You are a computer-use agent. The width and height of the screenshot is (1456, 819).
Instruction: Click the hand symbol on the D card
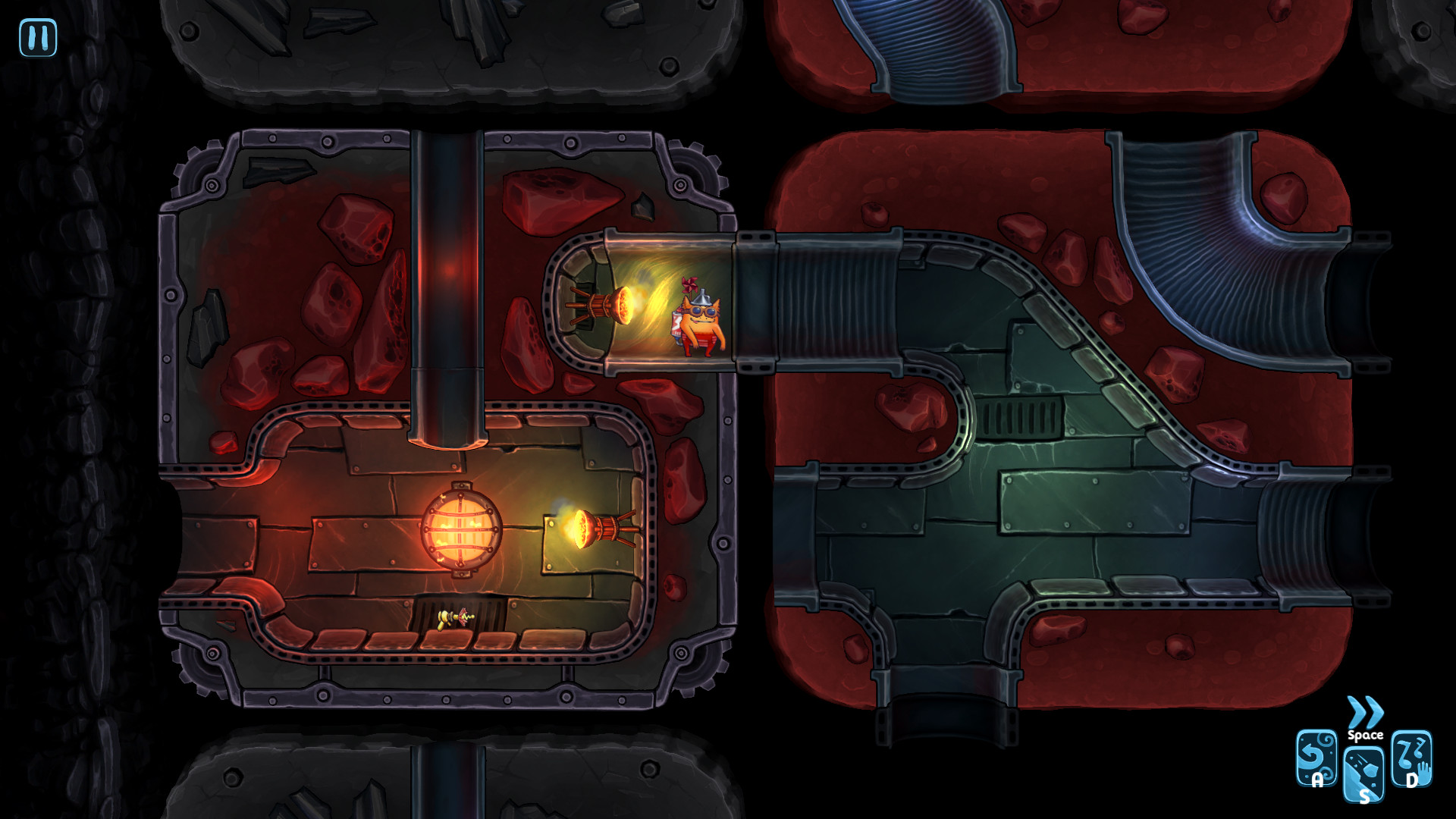tap(1423, 770)
